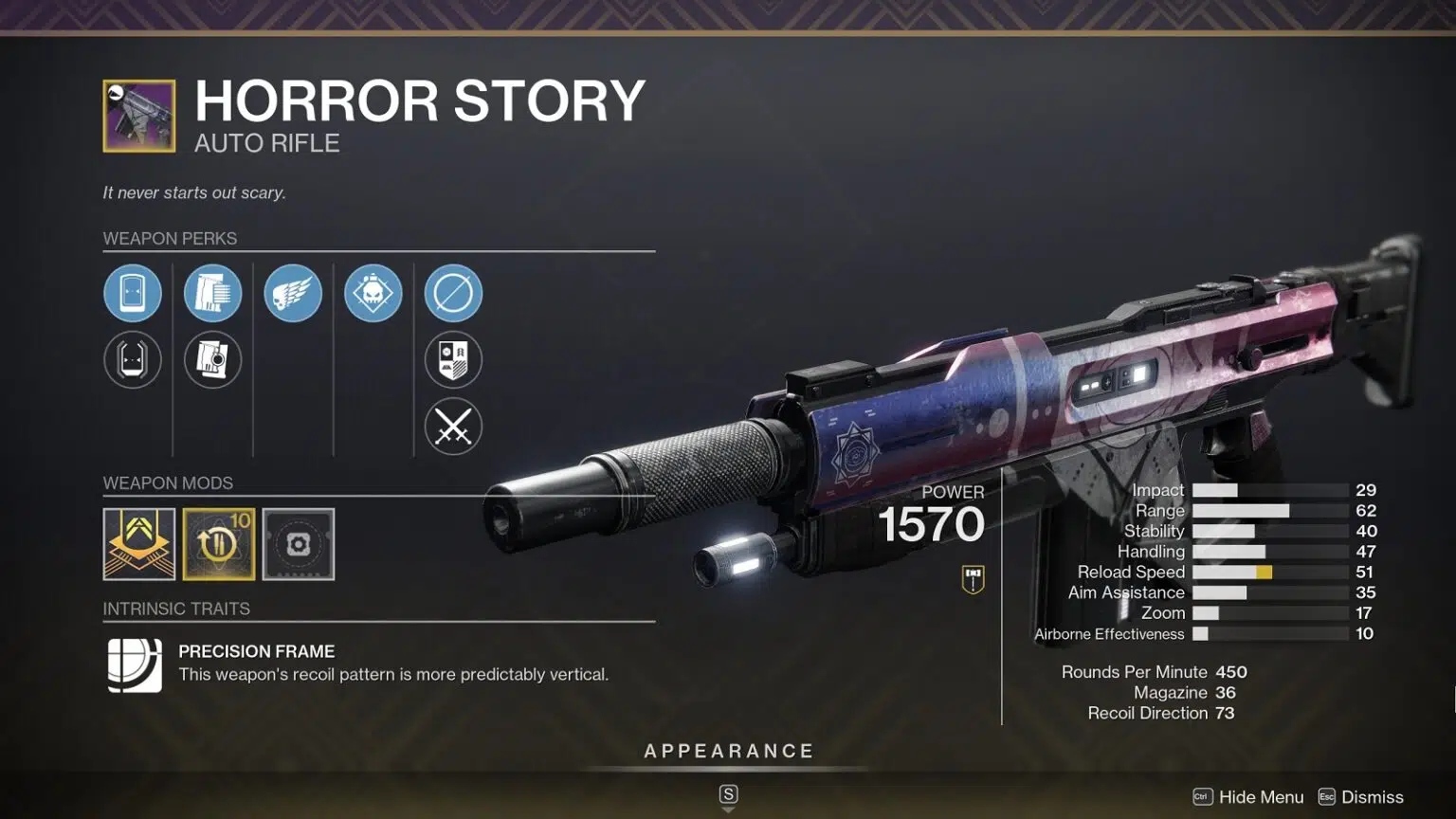Inspect the skull-in-diamond trait perk
Screen dimensions: 1456x819
[373, 293]
